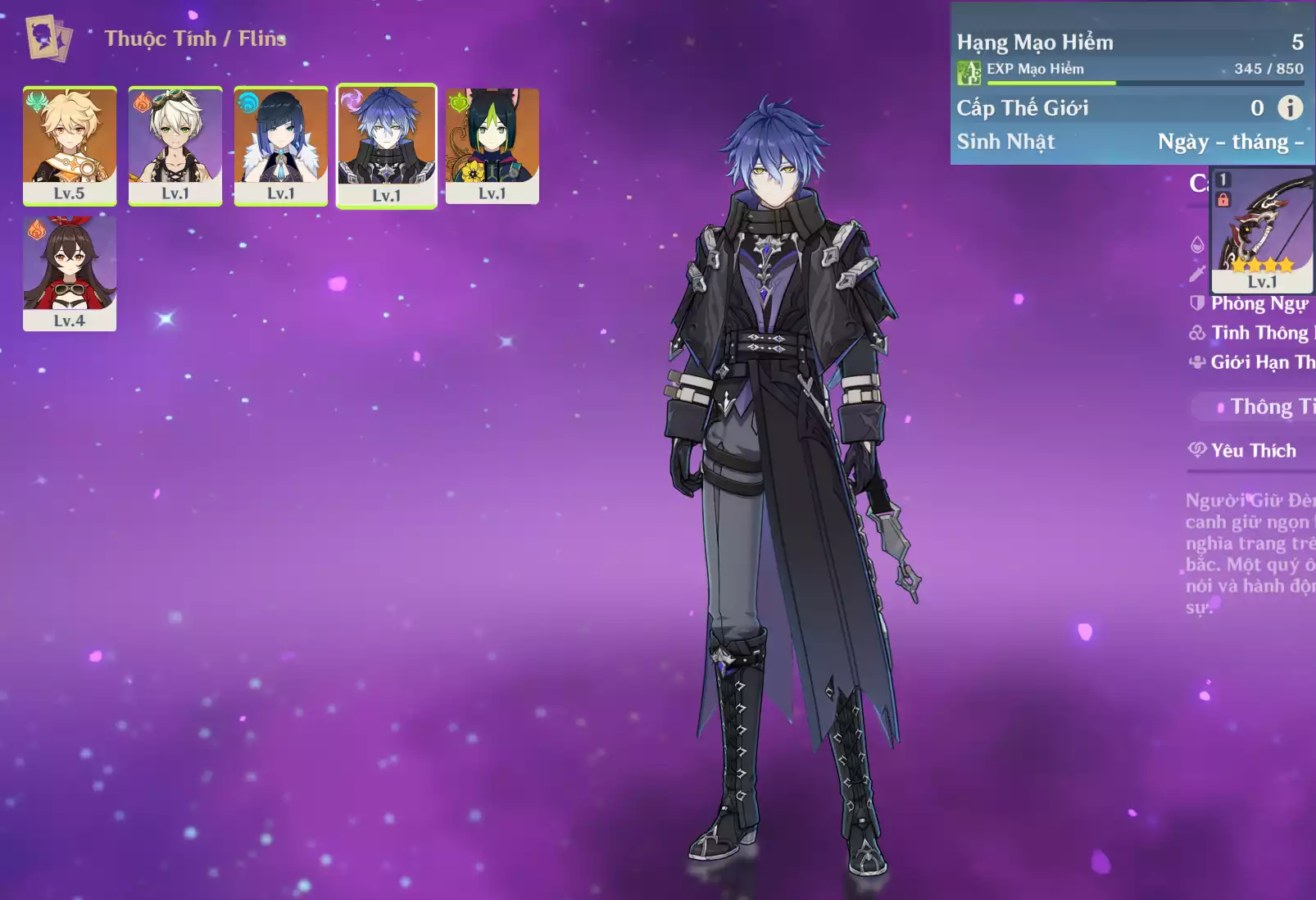This screenshot has width=1316, height=900.
Task: Select Tighnari's character portrait
Action: click(492, 145)
